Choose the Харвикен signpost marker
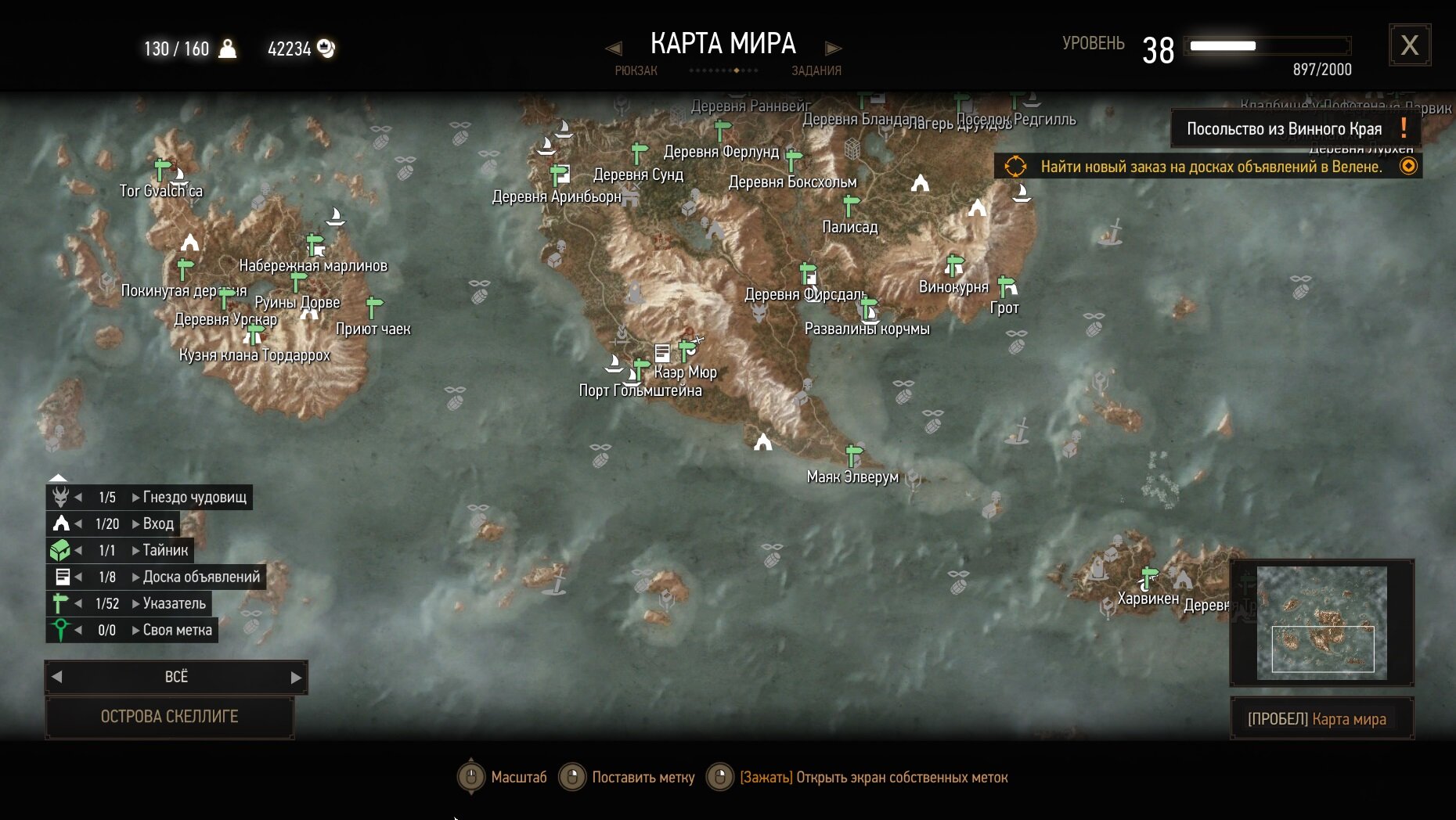1456x820 pixels. click(1148, 577)
